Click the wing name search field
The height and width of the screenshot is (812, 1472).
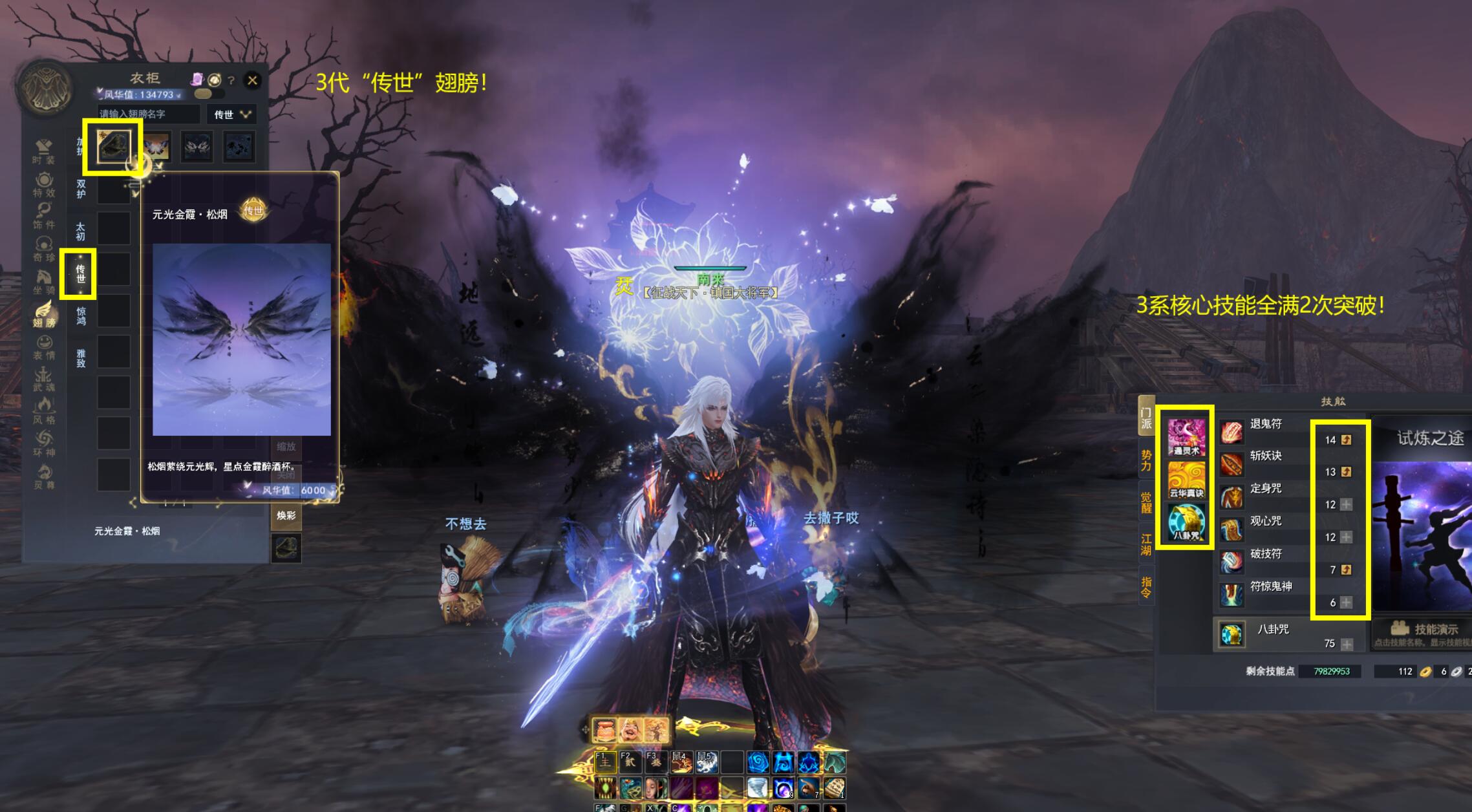coord(149,114)
